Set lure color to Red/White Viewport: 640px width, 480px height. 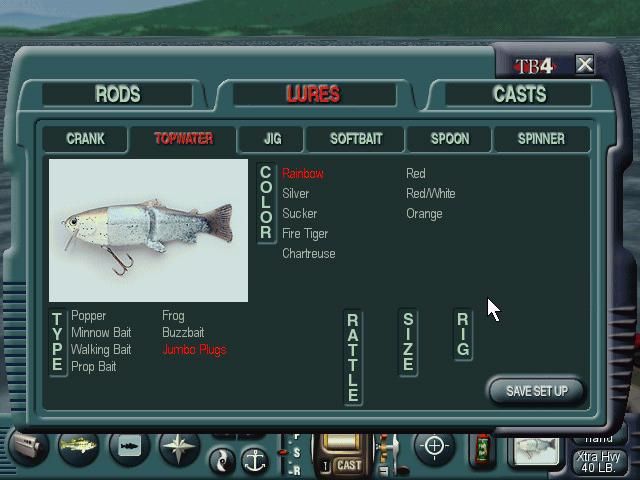point(430,194)
